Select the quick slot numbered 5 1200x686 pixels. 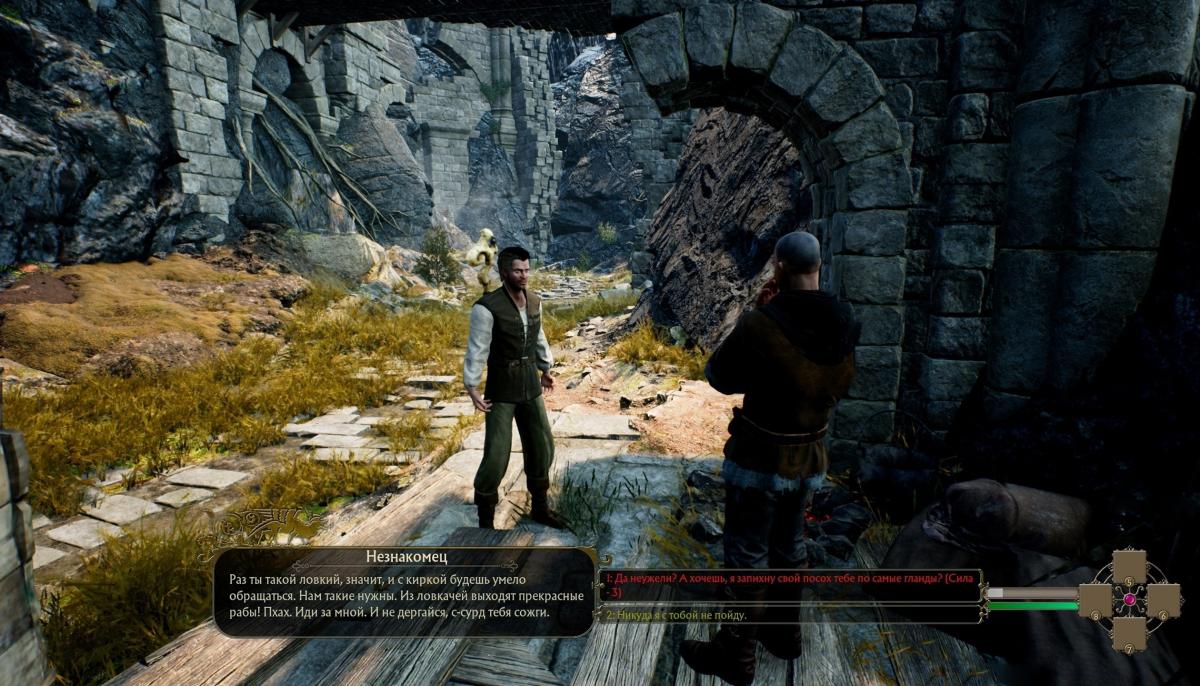tap(1129, 567)
